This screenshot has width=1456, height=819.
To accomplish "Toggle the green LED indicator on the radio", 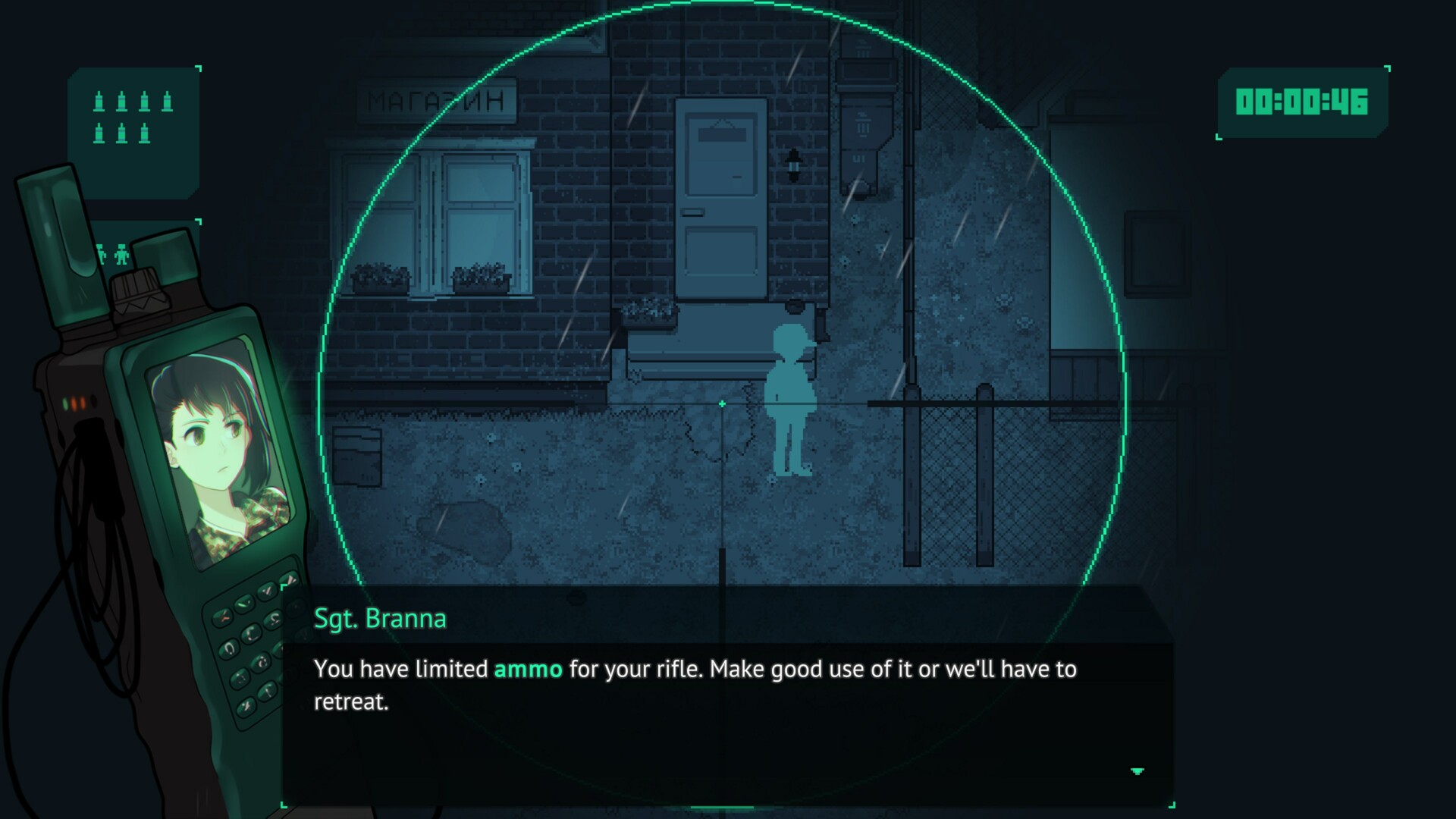I will 65,402.
